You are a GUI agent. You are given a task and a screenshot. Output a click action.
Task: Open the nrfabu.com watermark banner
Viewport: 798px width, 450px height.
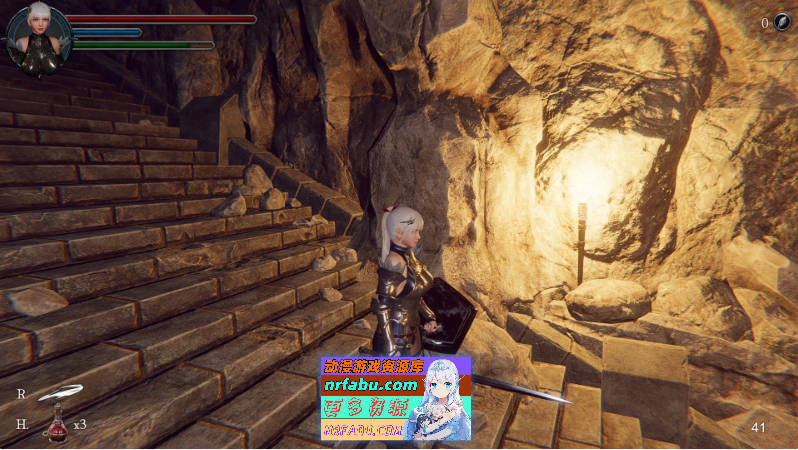(x=395, y=398)
